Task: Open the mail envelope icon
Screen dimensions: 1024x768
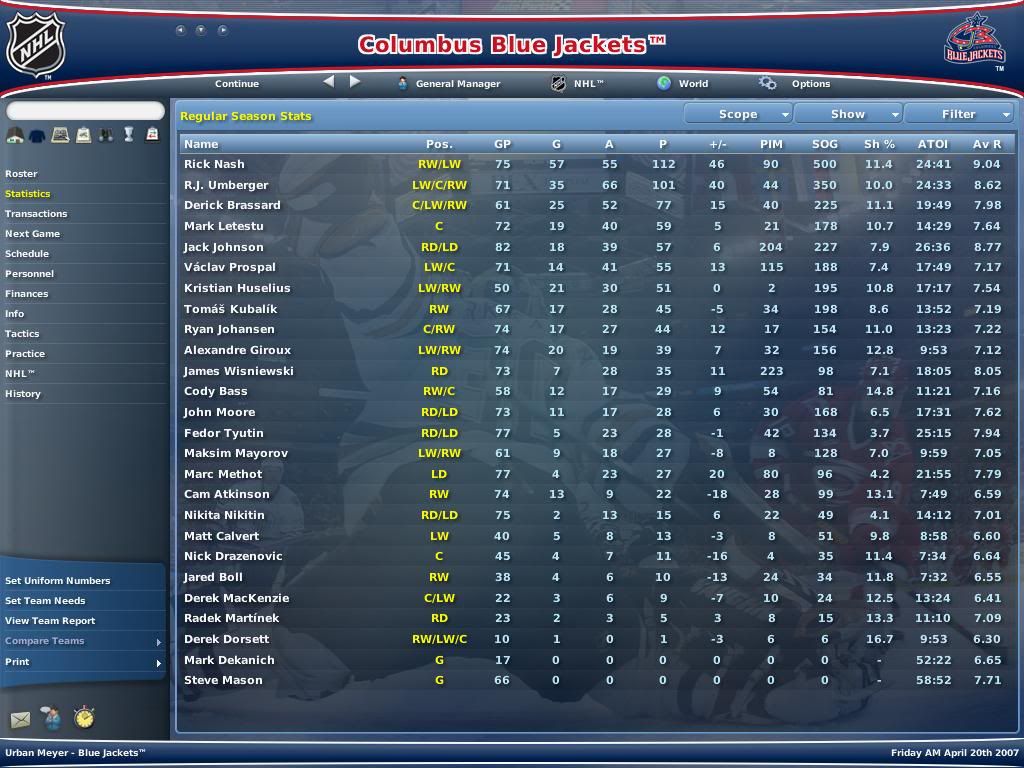Action: tap(20, 719)
